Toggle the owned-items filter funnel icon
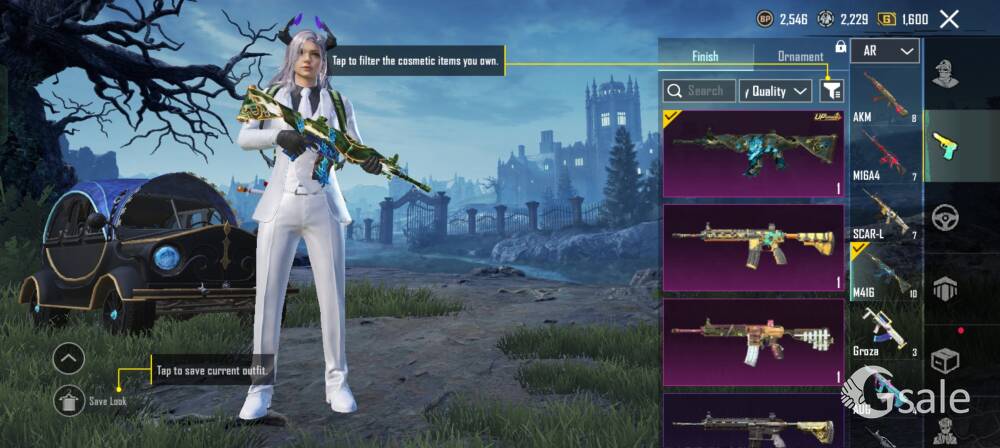 831,91
